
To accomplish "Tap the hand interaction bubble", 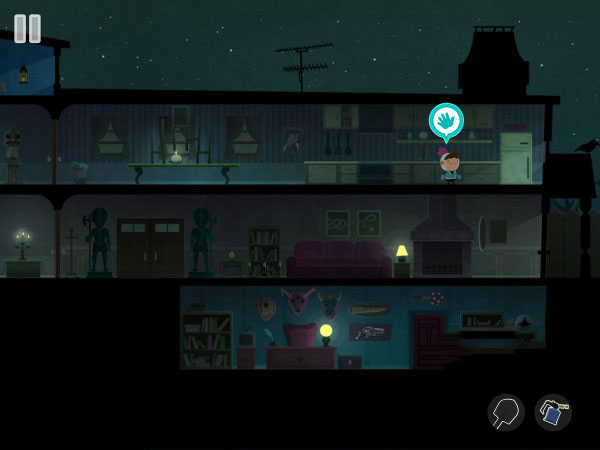I will click(x=446, y=121).
